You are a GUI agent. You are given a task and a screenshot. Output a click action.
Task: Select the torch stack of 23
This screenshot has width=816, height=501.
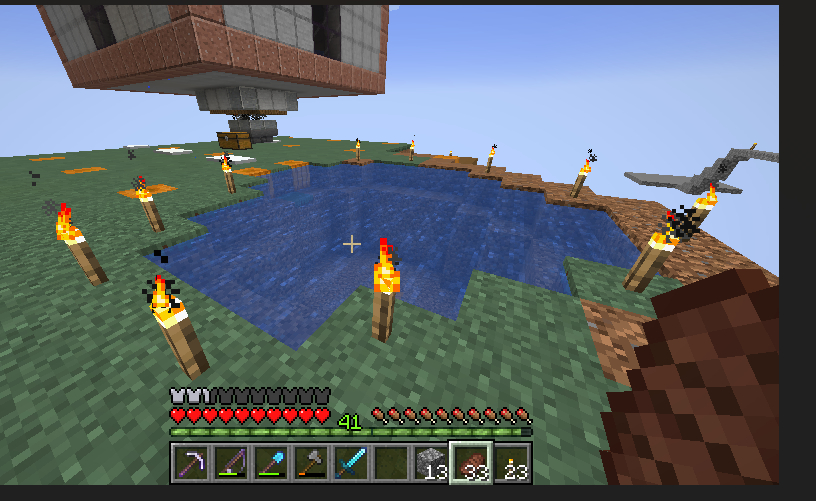511,463
